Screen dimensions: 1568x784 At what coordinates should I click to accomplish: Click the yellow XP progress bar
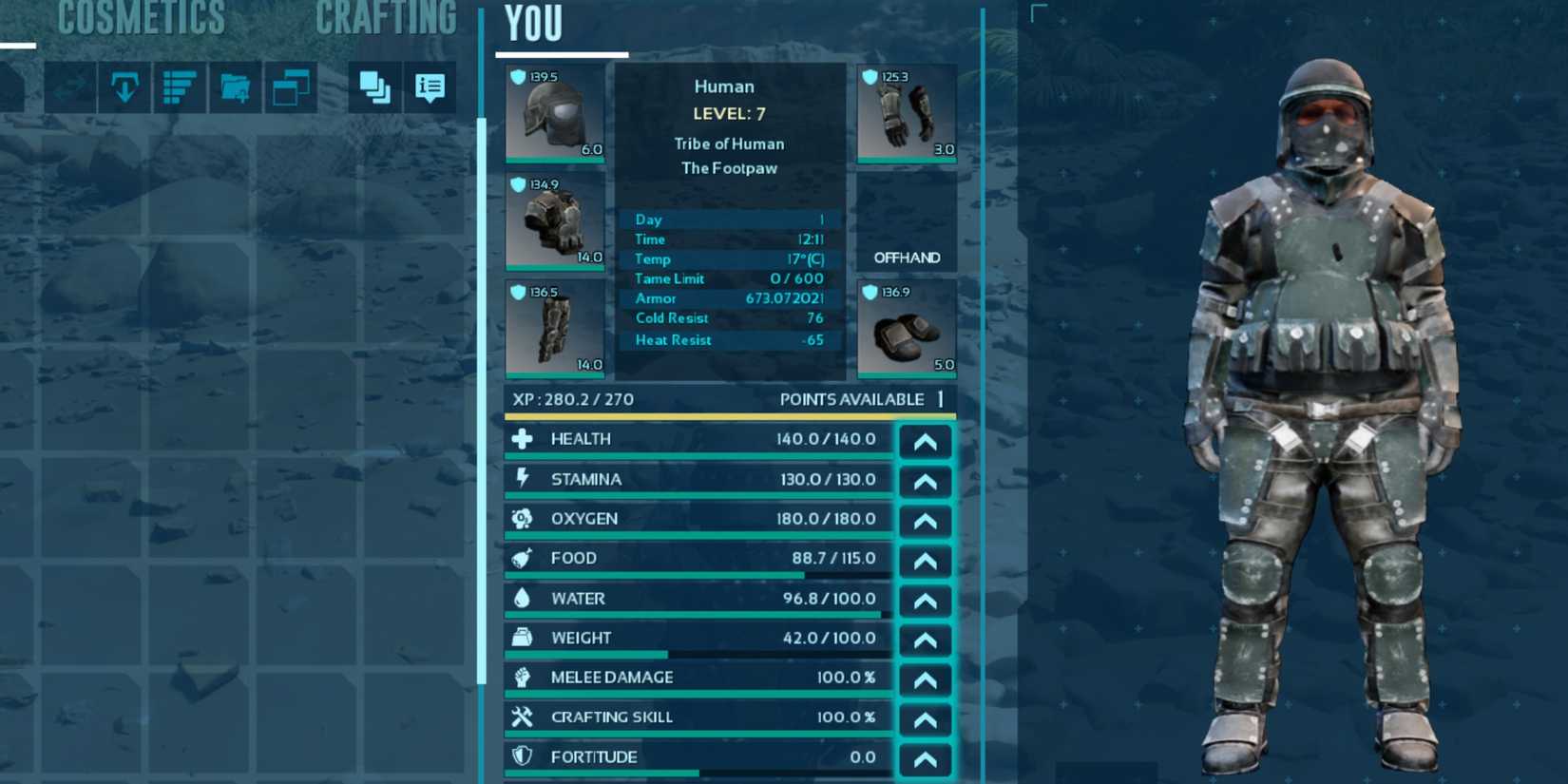(x=722, y=415)
